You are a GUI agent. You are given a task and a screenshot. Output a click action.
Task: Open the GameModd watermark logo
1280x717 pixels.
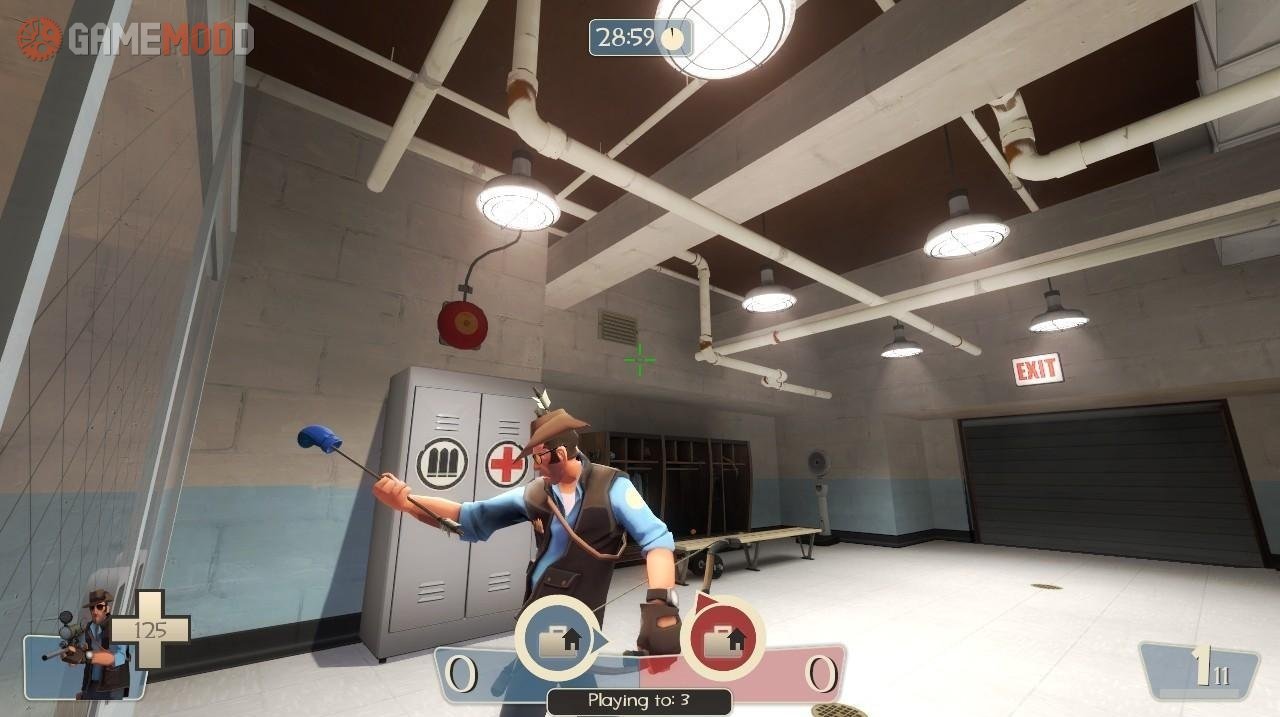[x=134, y=38]
